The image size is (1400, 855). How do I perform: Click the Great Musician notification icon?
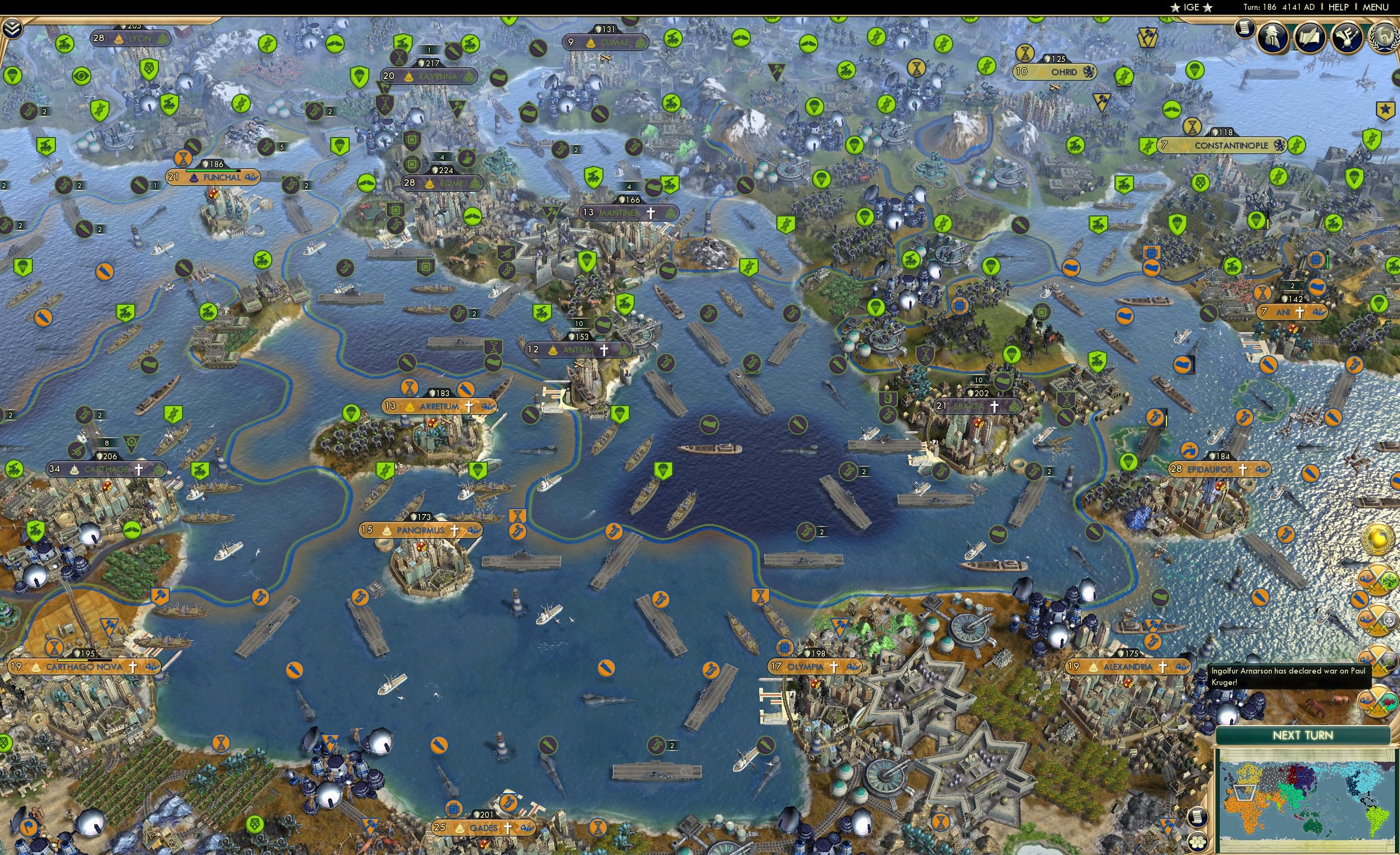(1346, 37)
